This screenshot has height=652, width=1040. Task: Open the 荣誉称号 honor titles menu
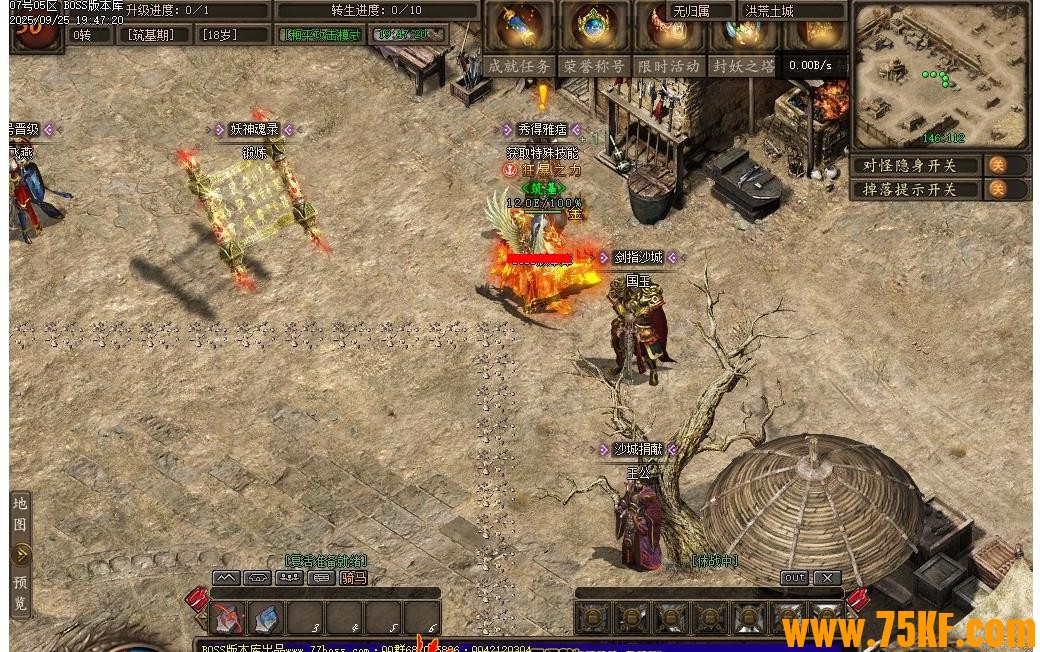(594, 66)
